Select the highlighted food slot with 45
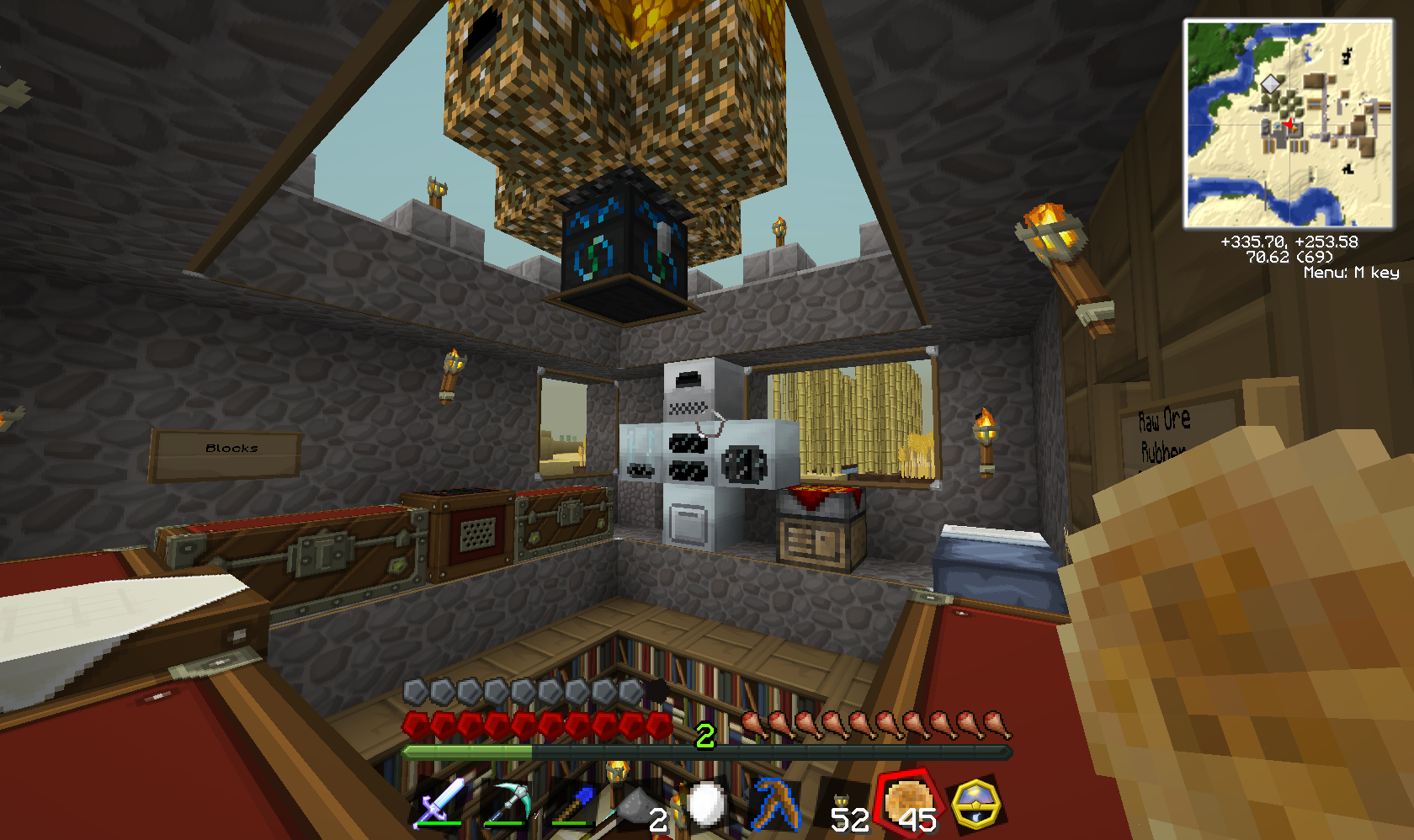Image resolution: width=1414 pixels, height=840 pixels. [x=908, y=802]
